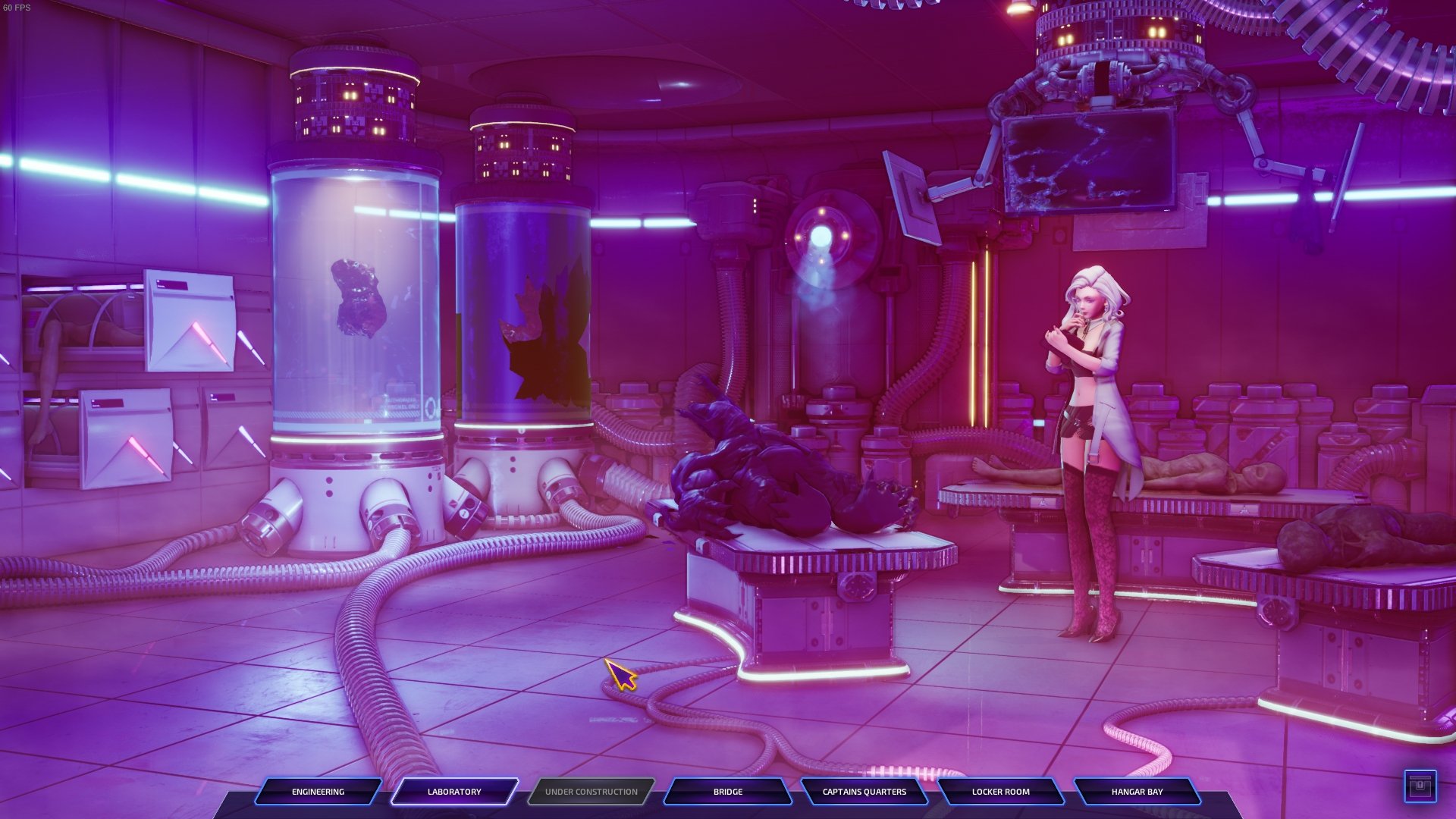Navigate to the Hangar Bay
This screenshot has height=819, width=1456.
(1137, 792)
